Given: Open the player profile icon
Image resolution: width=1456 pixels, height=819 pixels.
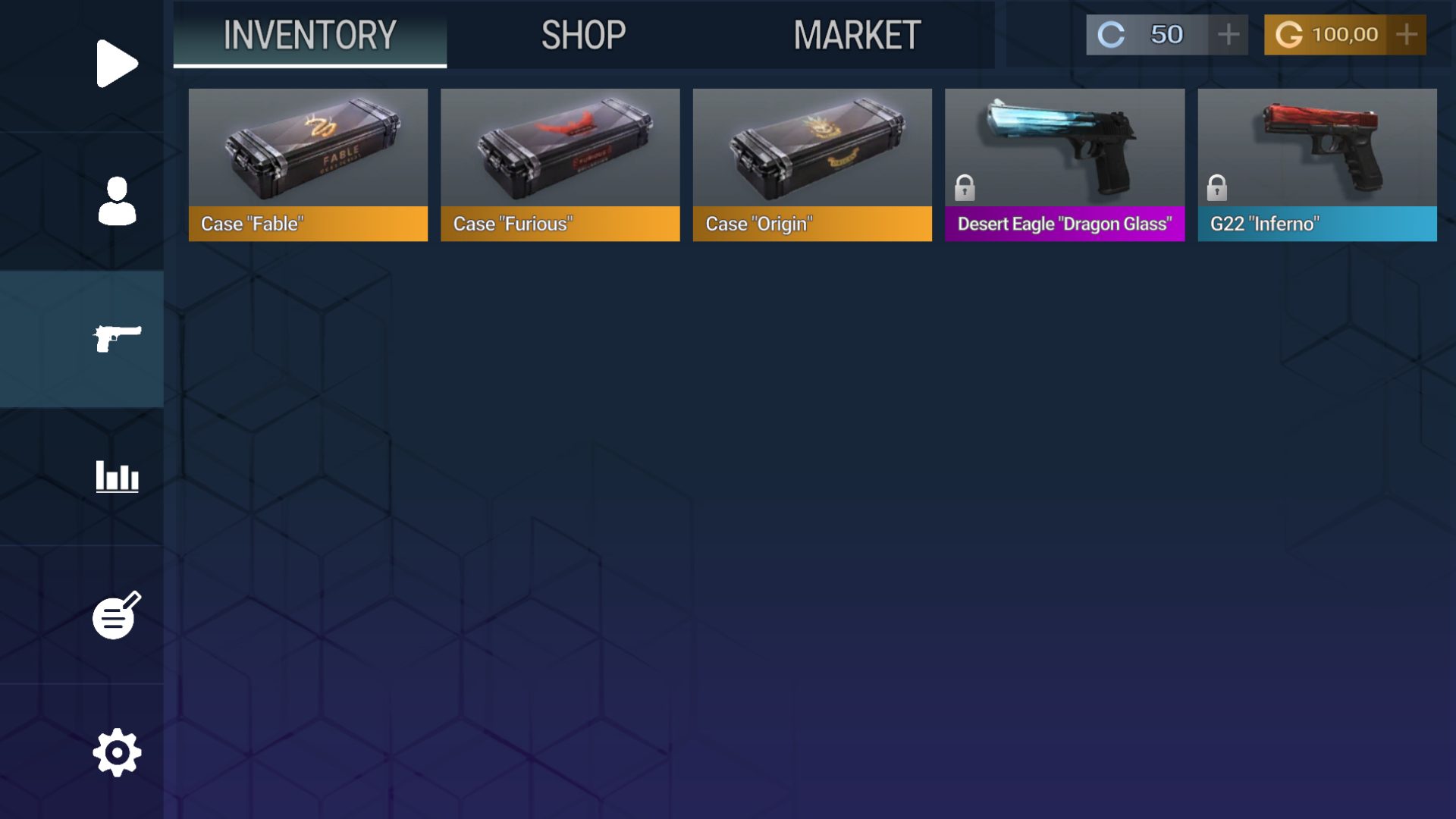Looking at the screenshot, I should (x=117, y=202).
